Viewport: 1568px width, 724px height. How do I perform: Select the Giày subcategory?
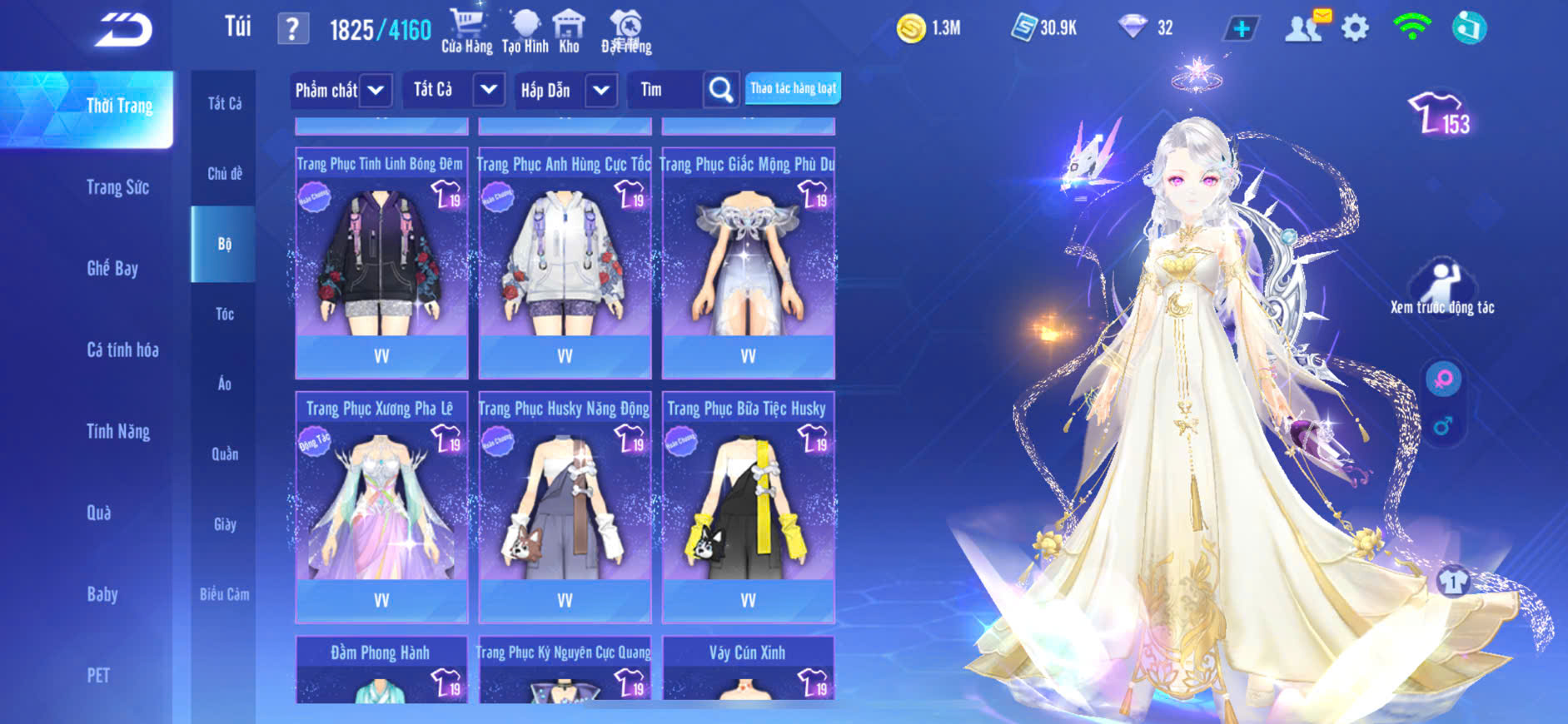(x=224, y=524)
